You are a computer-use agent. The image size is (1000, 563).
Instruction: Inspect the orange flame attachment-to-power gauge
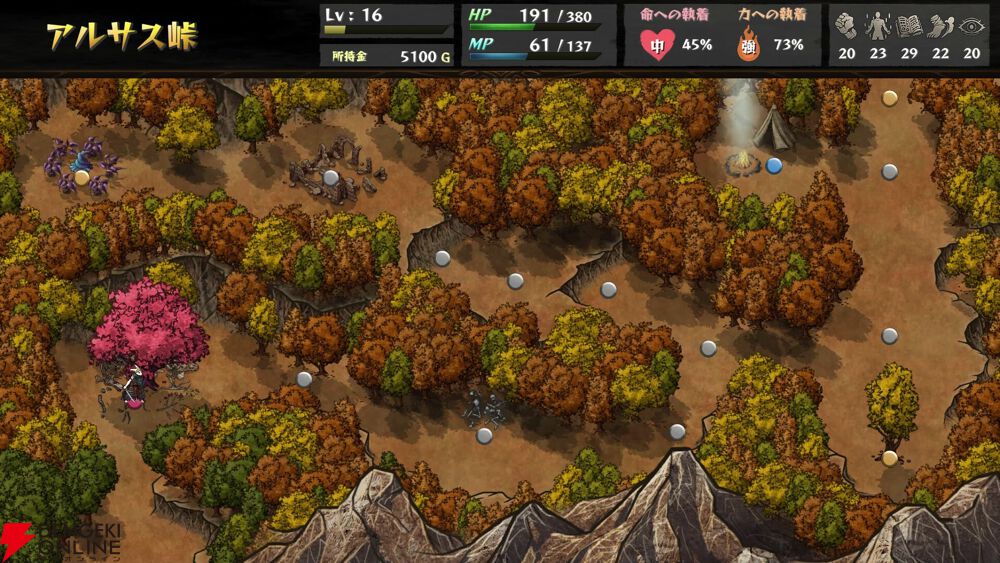pyautogui.click(x=747, y=44)
